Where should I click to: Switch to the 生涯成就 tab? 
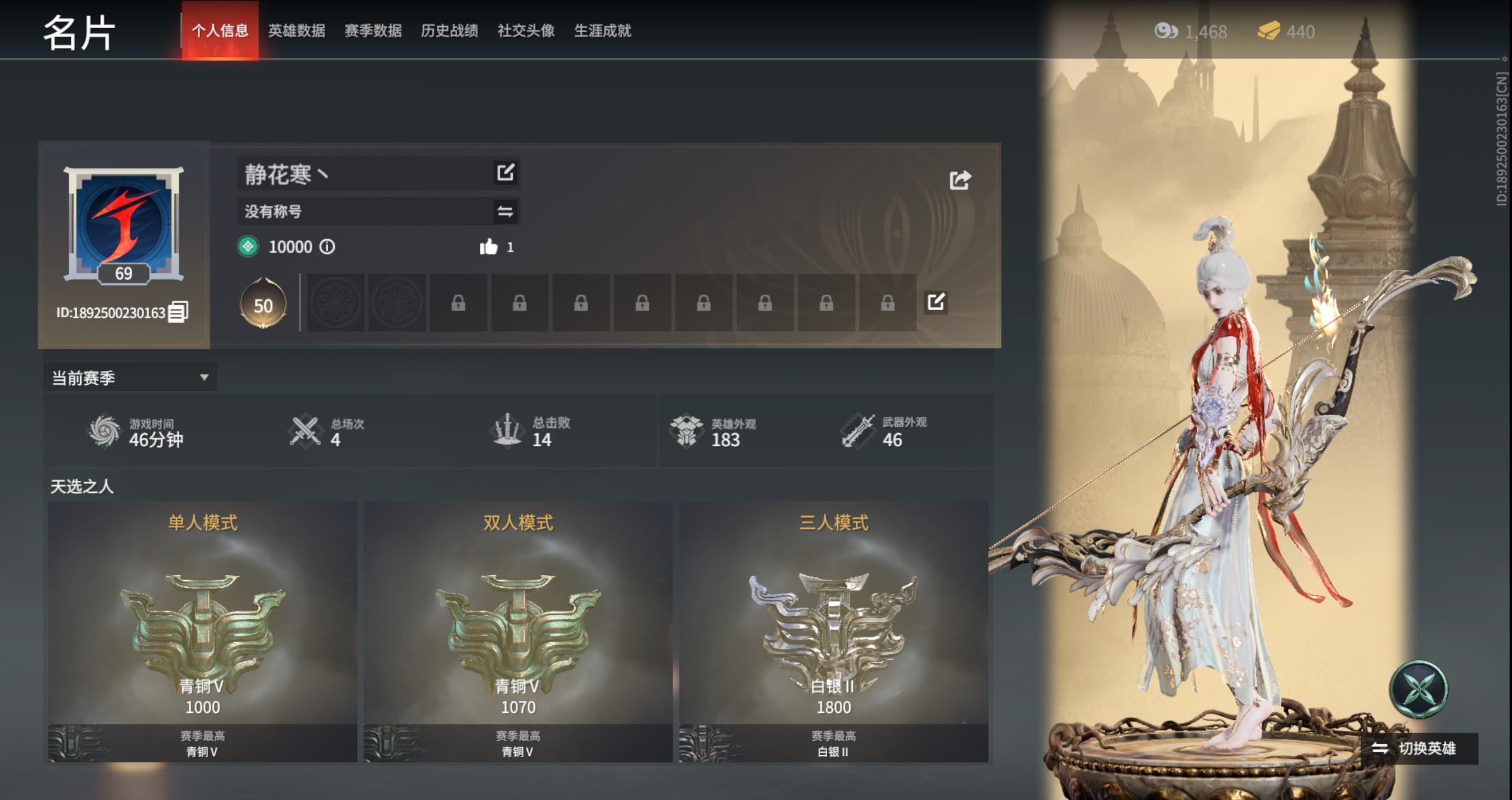602,30
